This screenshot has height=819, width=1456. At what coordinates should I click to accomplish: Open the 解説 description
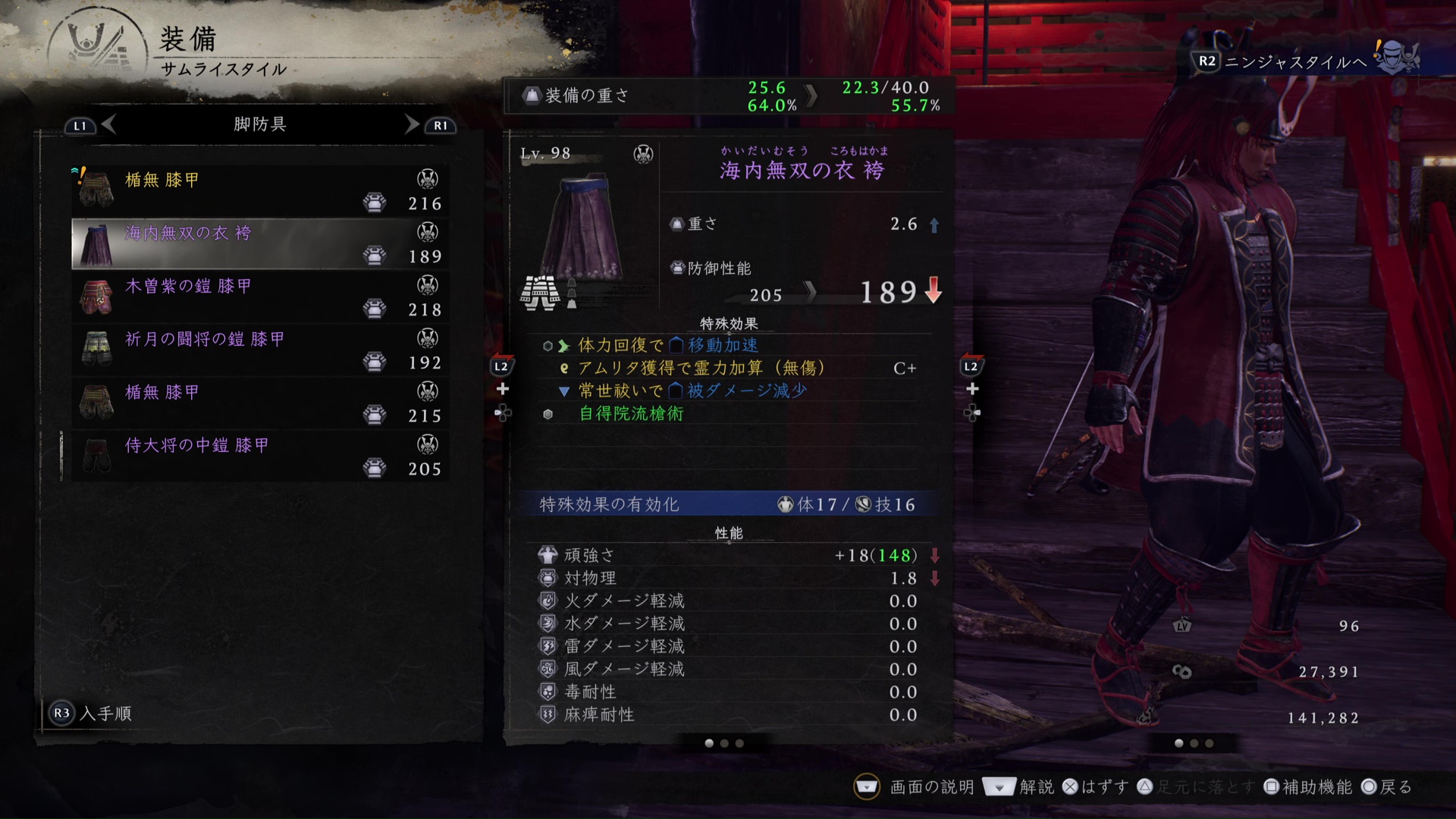point(1018,787)
